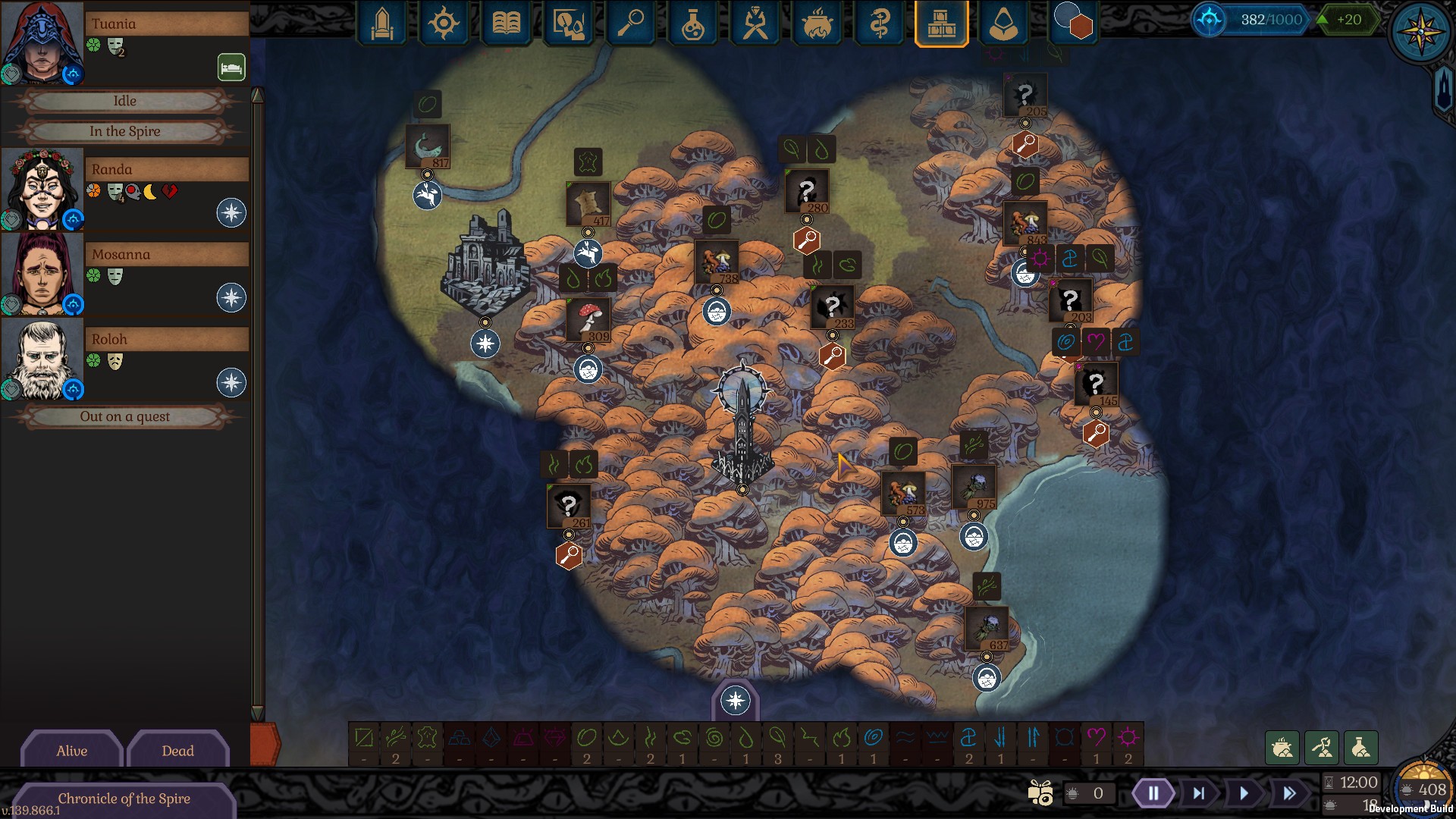Click the compass rose in top corner
Image resolution: width=1456 pixels, height=819 pixels.
[x=1420, y=32]
